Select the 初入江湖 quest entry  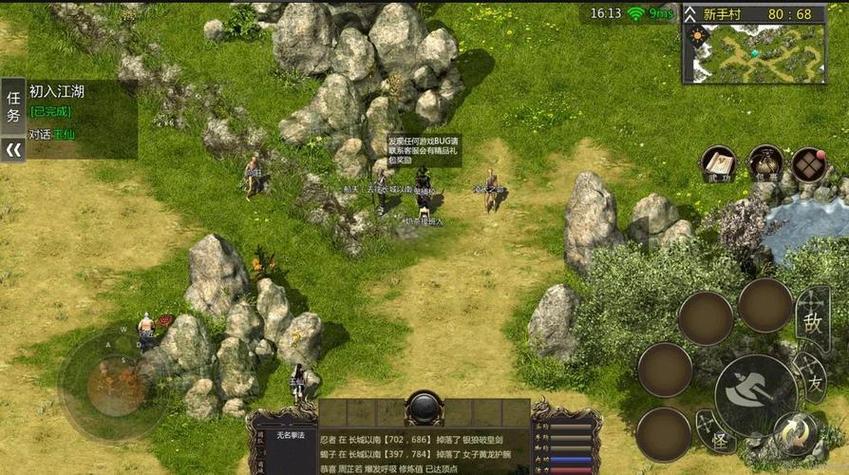click(57, 91)
